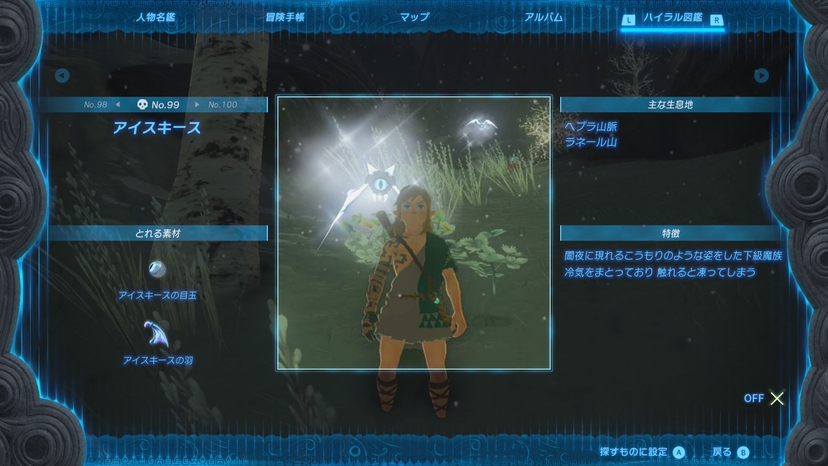Choose 探すものに設定 to track this entry

click(642, 452)
